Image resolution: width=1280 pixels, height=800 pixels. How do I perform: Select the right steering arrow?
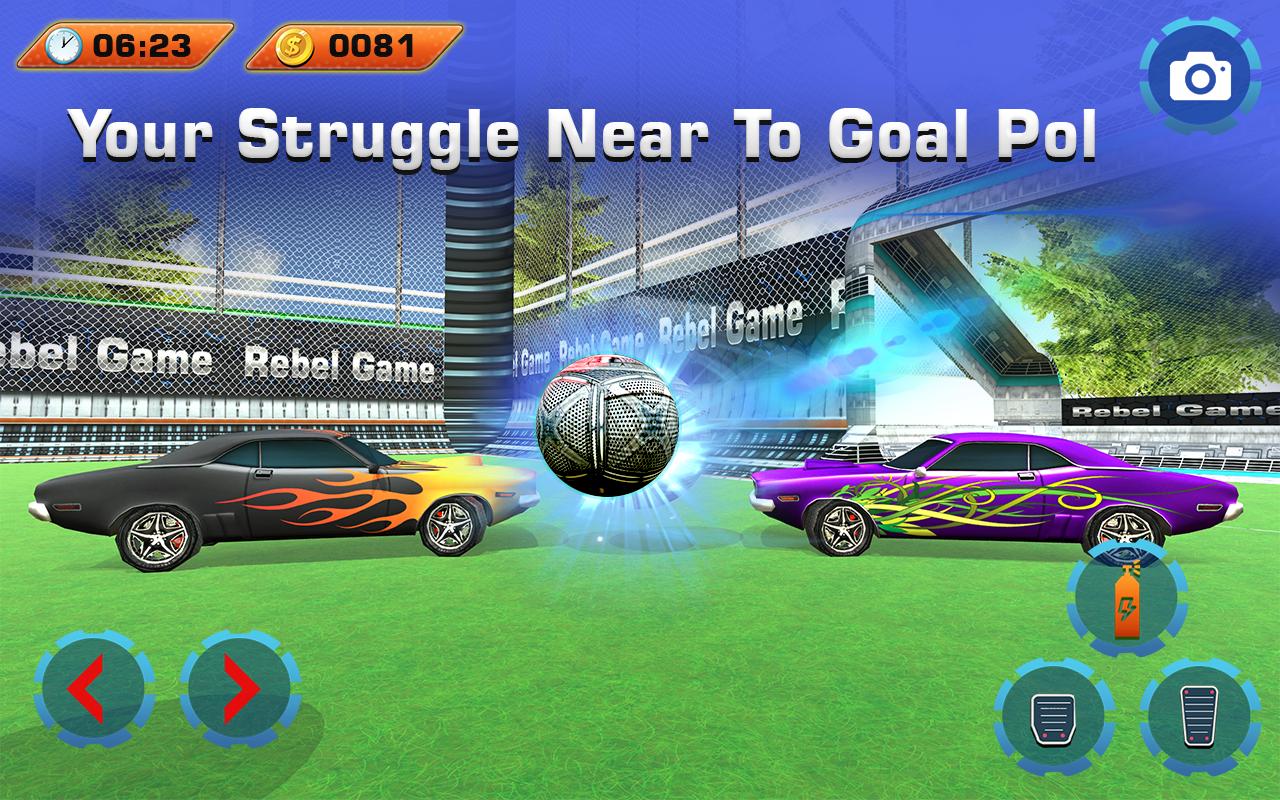click(240, 688)
